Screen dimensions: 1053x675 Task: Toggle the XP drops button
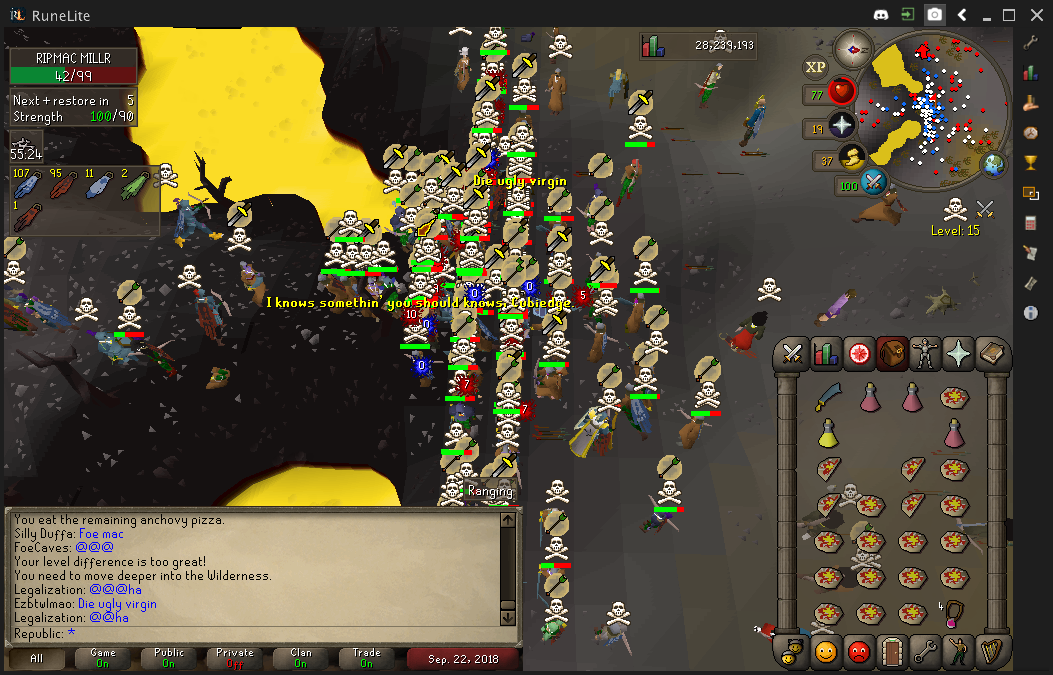coord(816,67)
